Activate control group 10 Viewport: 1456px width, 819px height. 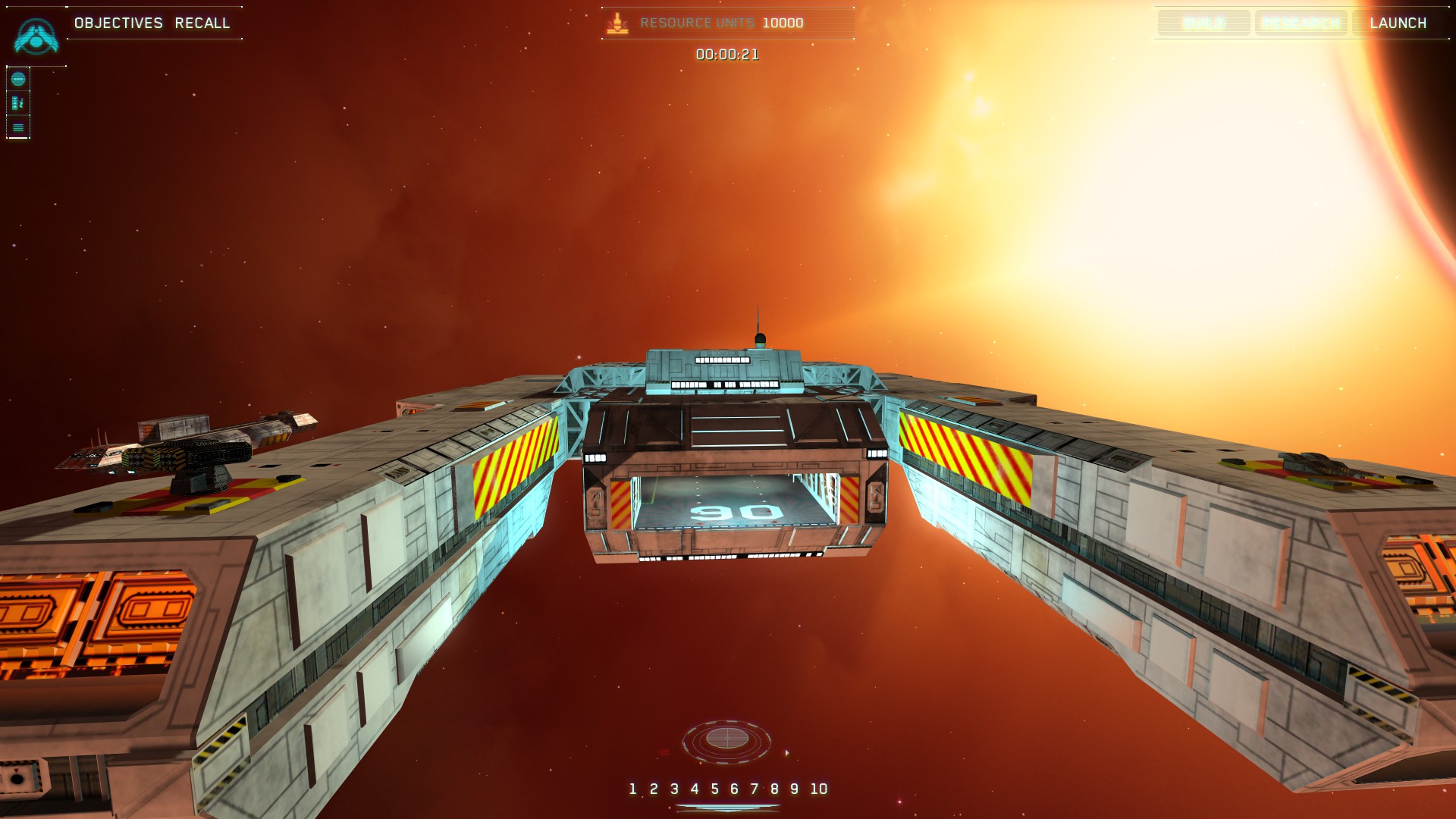click(818, 789)
